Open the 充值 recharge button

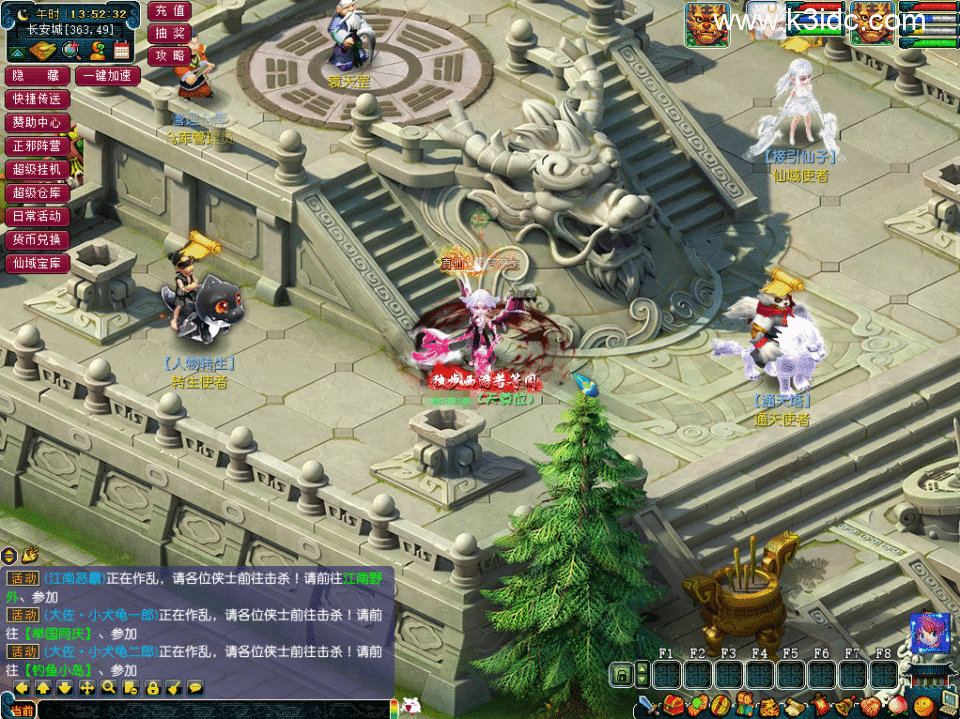[169, 11]
